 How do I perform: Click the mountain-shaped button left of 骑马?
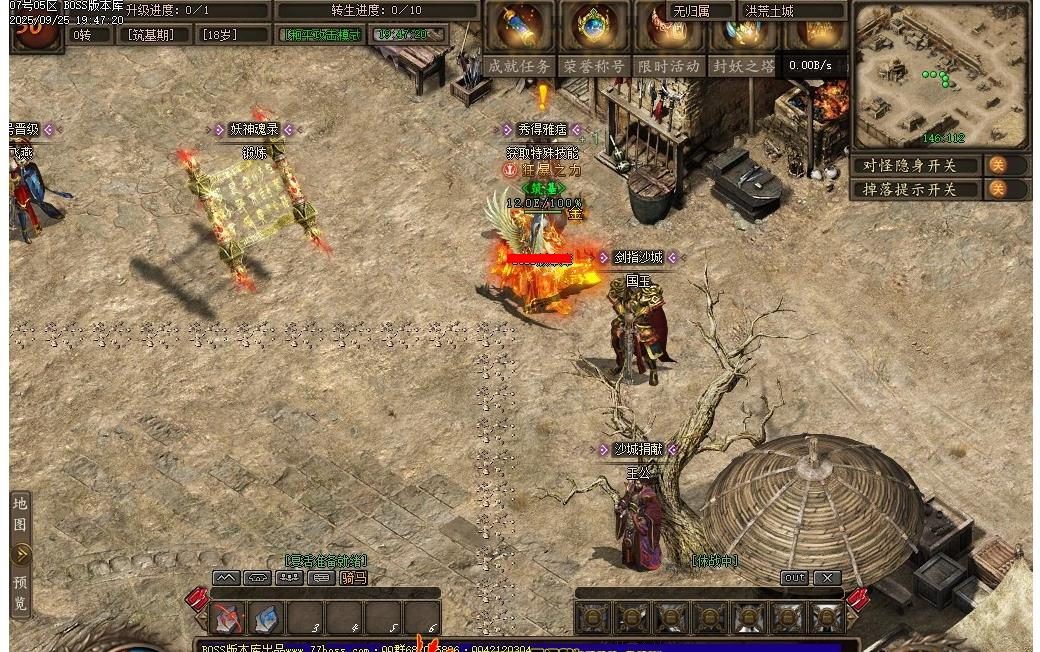(x=226, y=578)
